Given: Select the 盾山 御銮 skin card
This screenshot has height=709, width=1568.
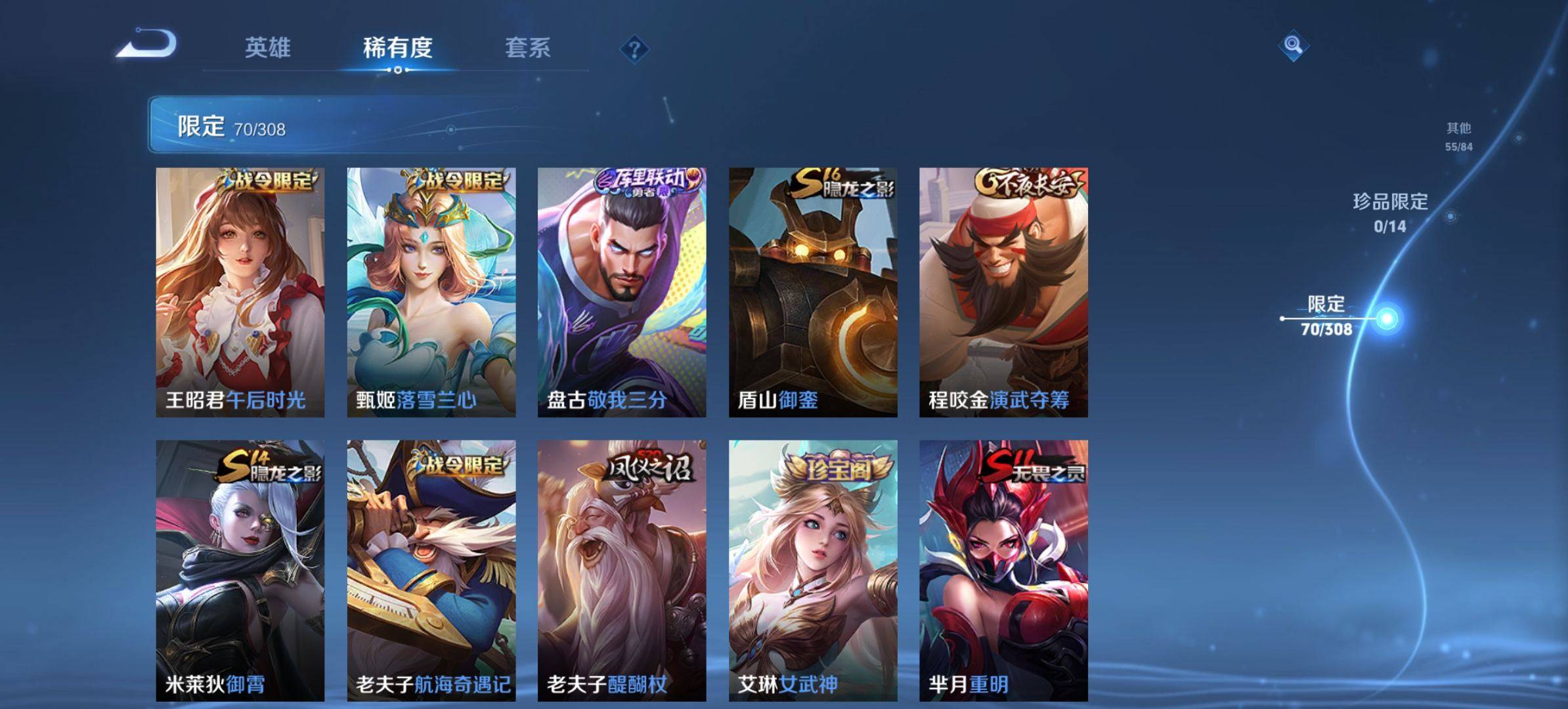Looking at the screenshot, I should click(813, 292).
